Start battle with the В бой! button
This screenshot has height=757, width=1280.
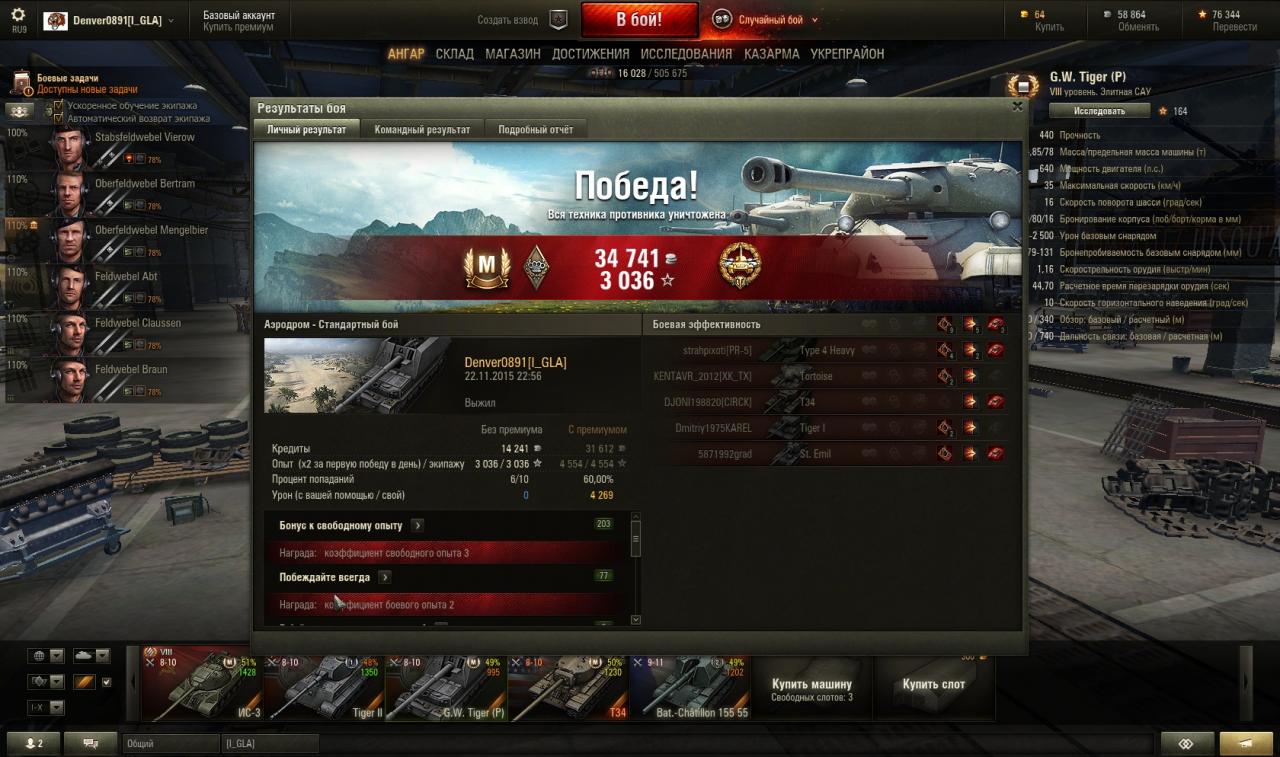[x=639, y=19]
